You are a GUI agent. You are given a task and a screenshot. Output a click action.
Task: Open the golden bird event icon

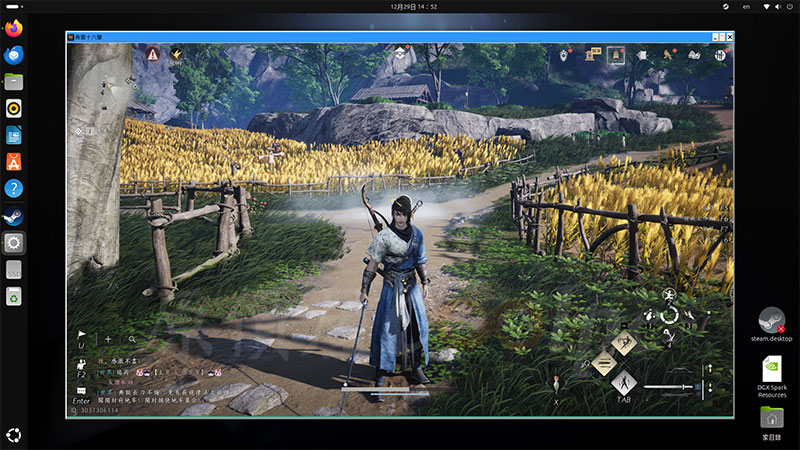click(176, 54)
